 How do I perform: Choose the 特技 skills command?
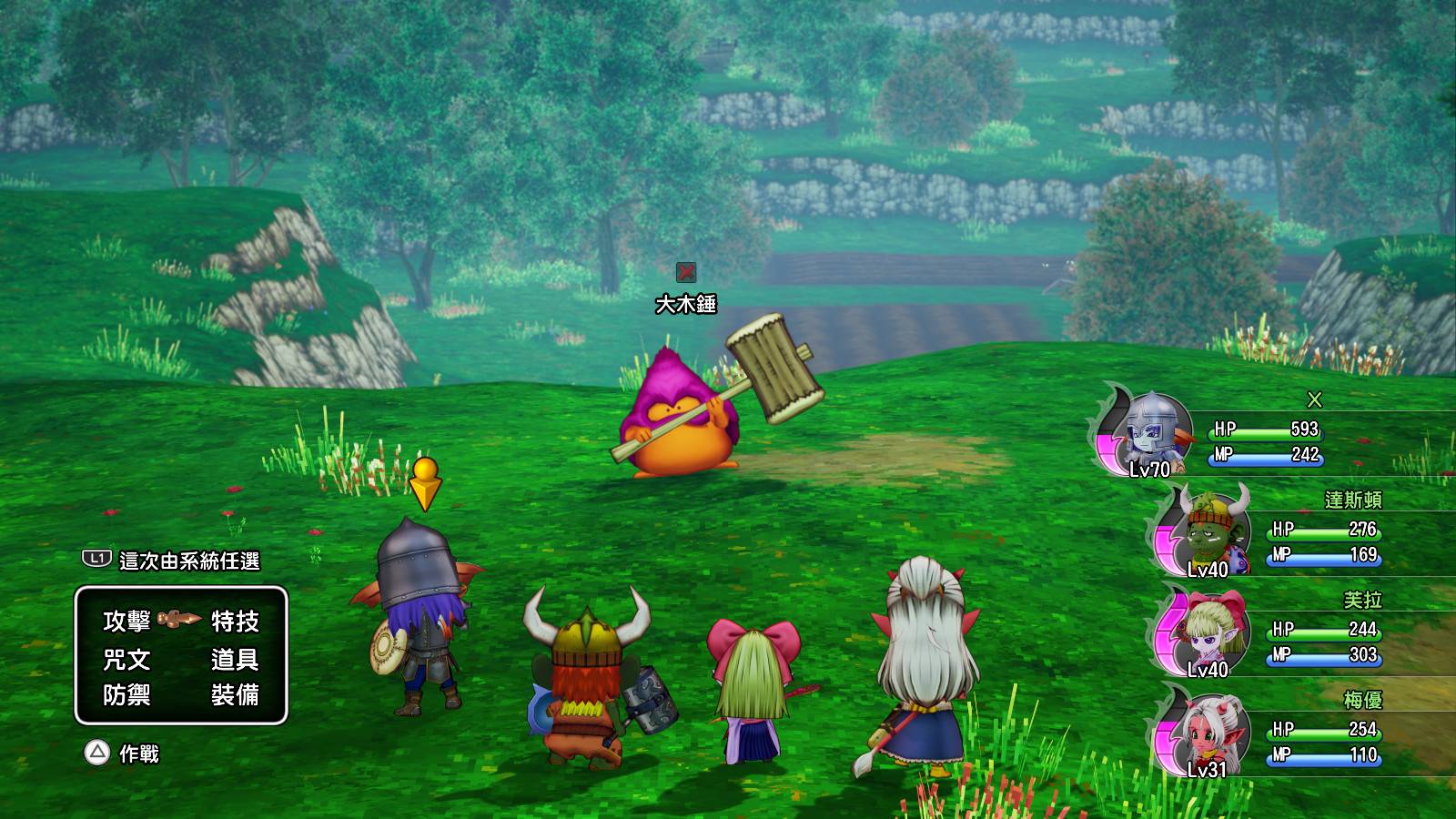coord(235,622)
